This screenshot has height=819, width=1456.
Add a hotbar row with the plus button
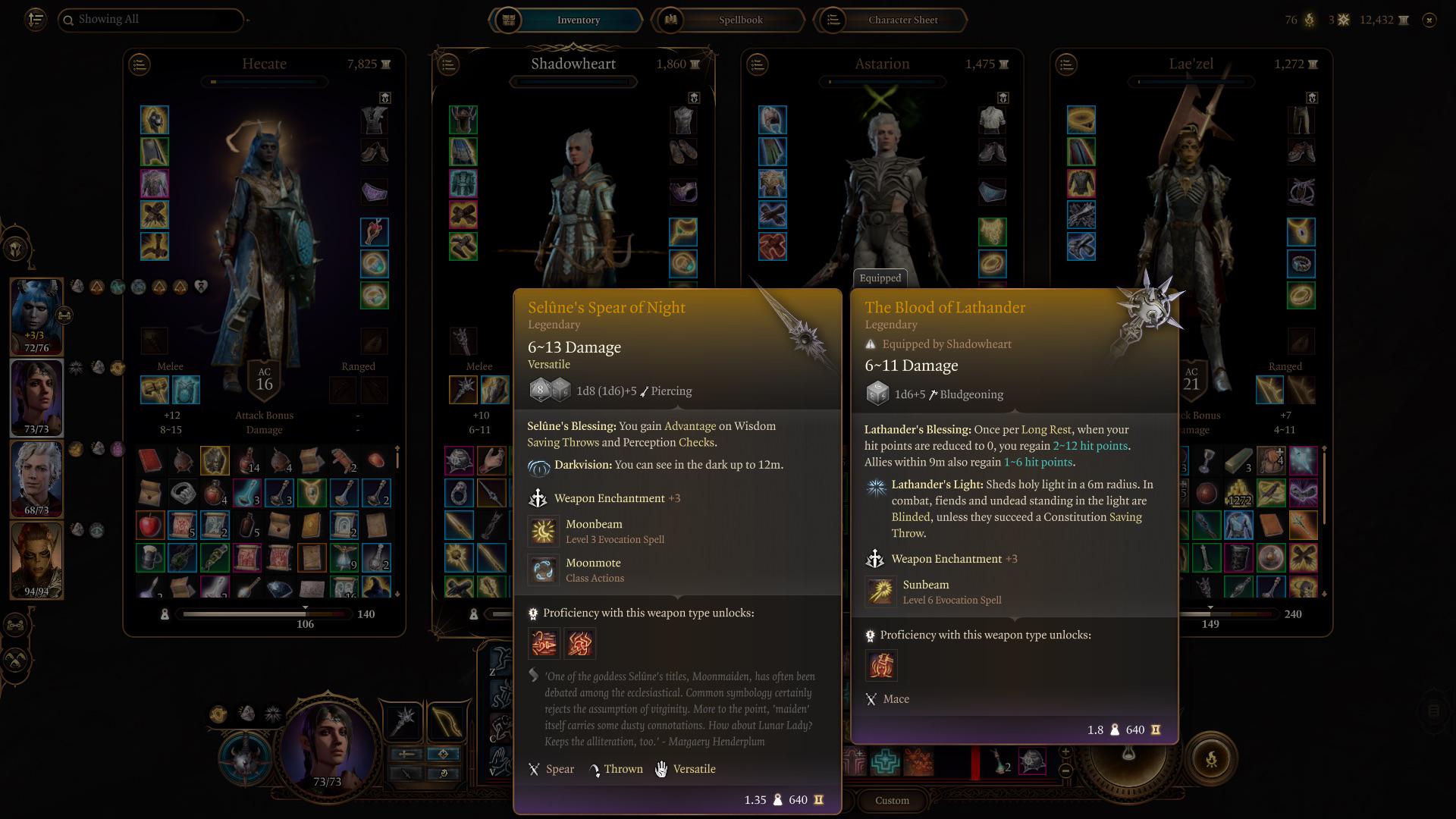click(1065, 751)
